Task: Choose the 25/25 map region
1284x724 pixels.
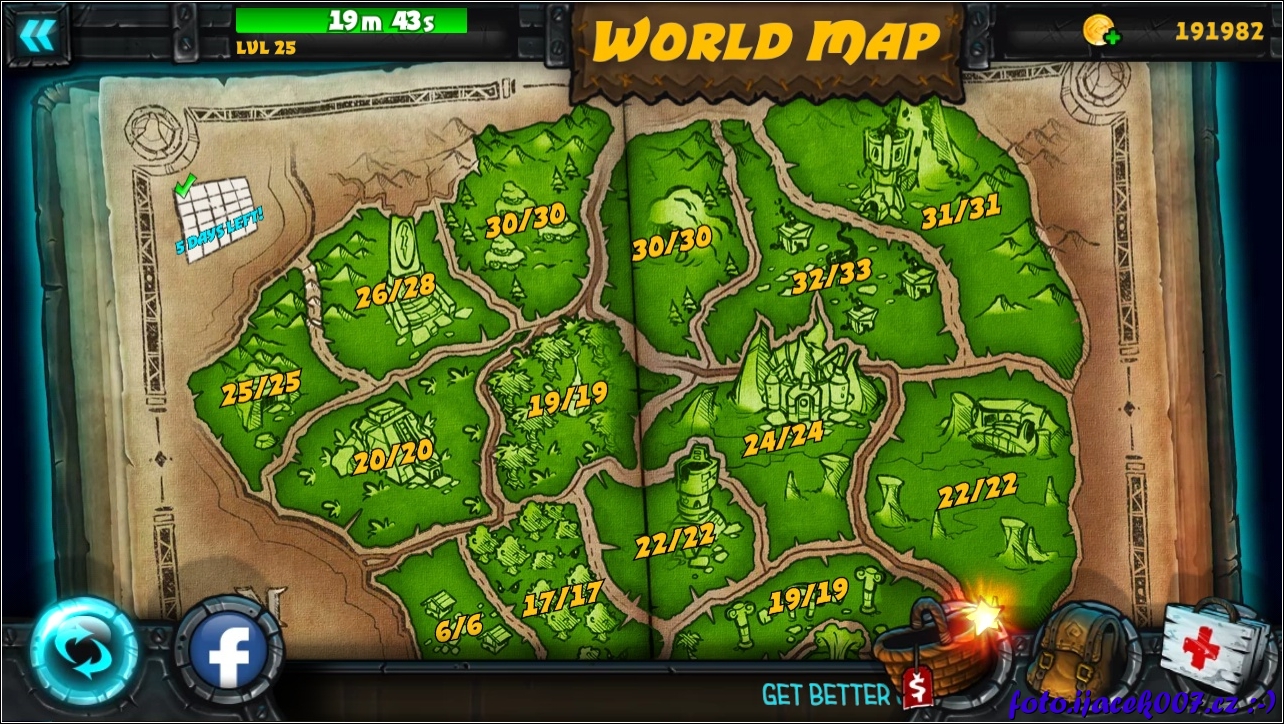Action: click(260, 388)
